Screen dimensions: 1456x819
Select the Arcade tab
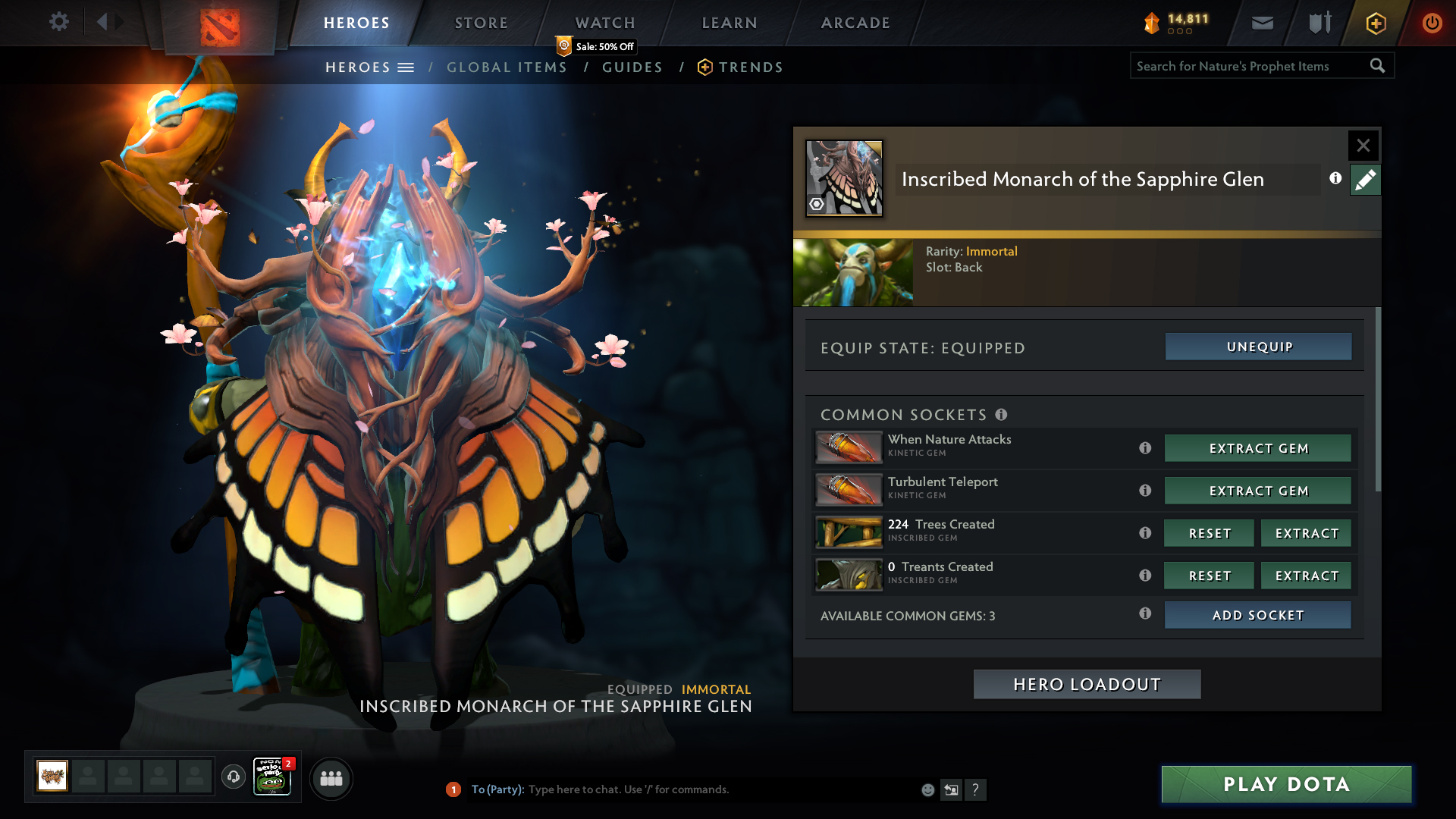[x=855, y=23]
